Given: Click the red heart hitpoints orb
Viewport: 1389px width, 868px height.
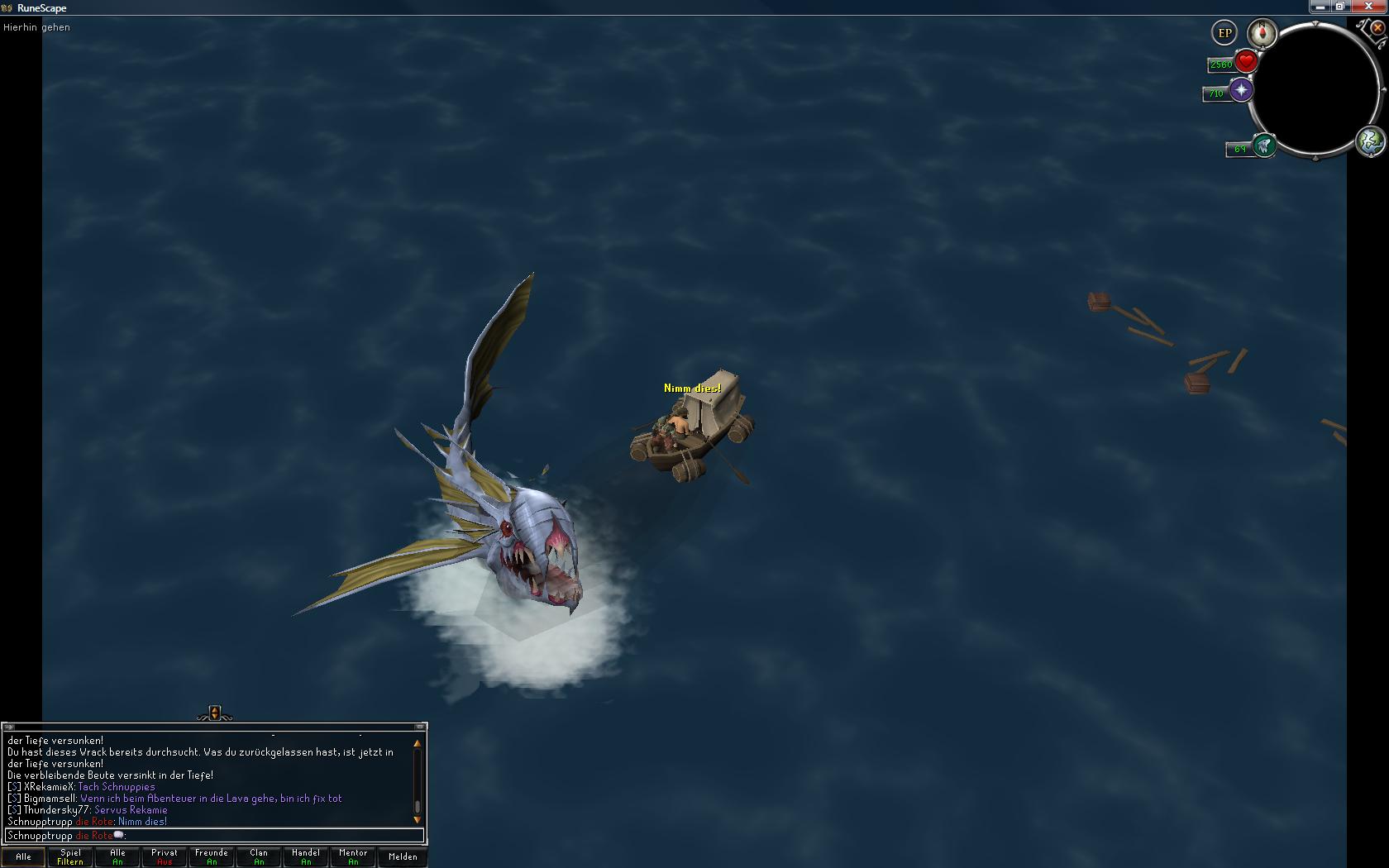Looking at the screenshot, I should pos(1246,61).
